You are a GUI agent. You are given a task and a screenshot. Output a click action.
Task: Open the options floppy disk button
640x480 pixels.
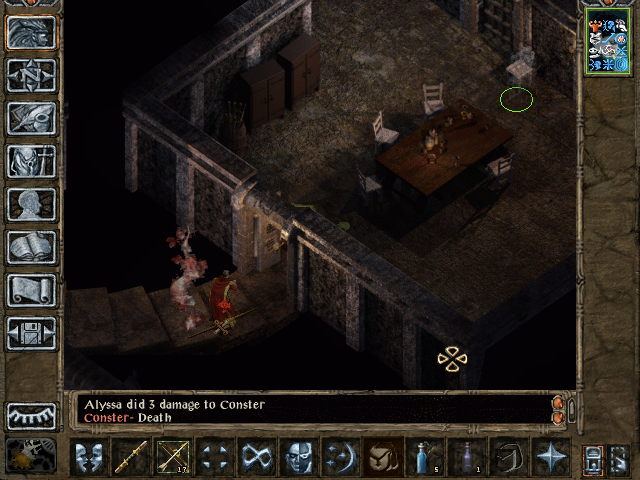[31, 333]
